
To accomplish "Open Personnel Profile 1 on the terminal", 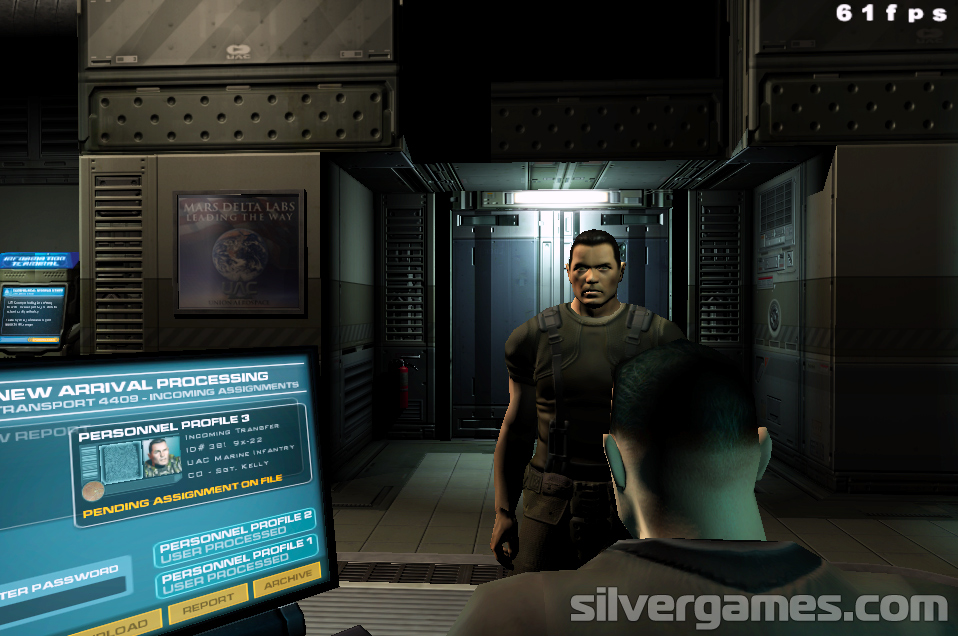I will (x=236, y=564).
